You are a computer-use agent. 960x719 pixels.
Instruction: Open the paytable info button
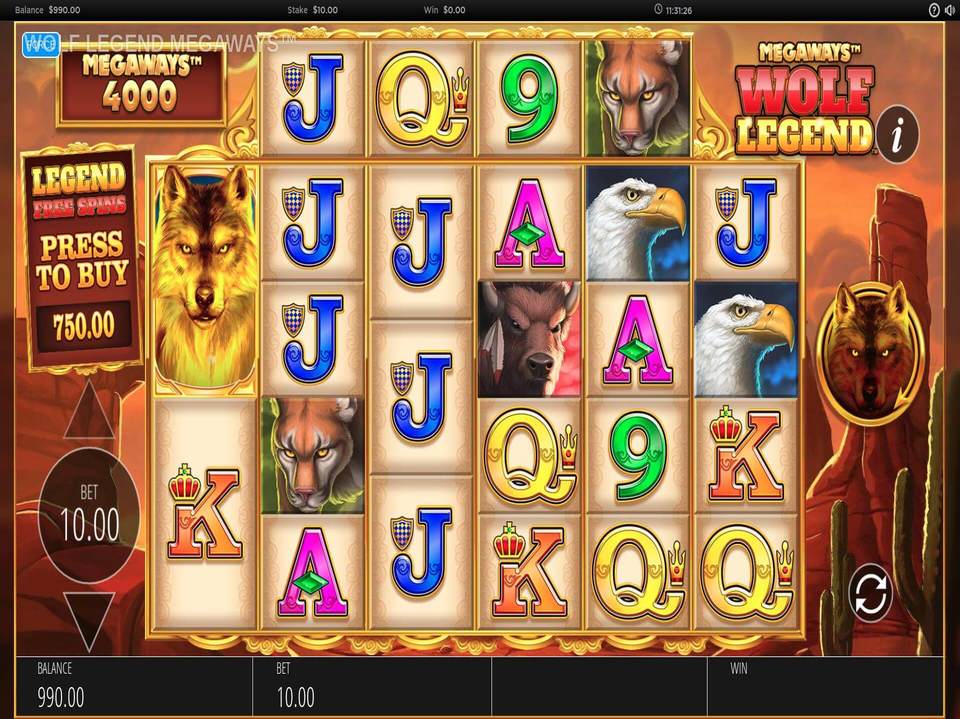900,131
